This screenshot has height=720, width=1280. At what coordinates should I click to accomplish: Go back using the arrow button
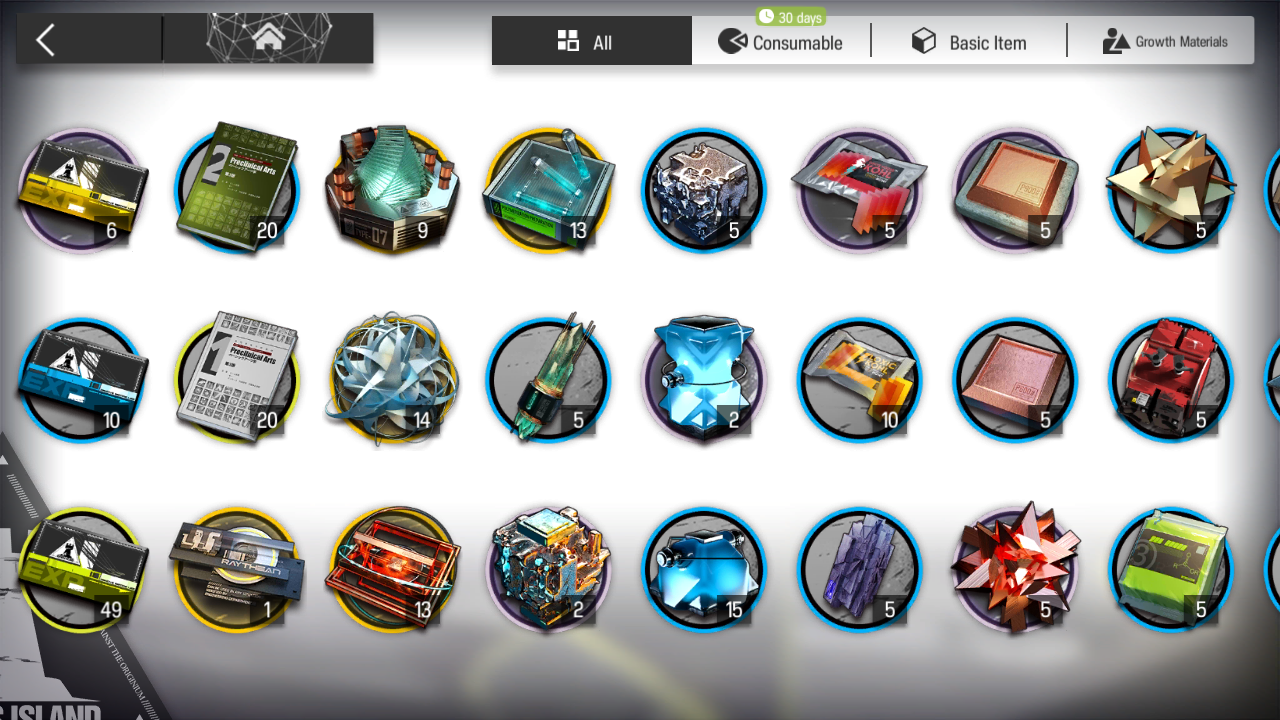(x=46, y=40)
